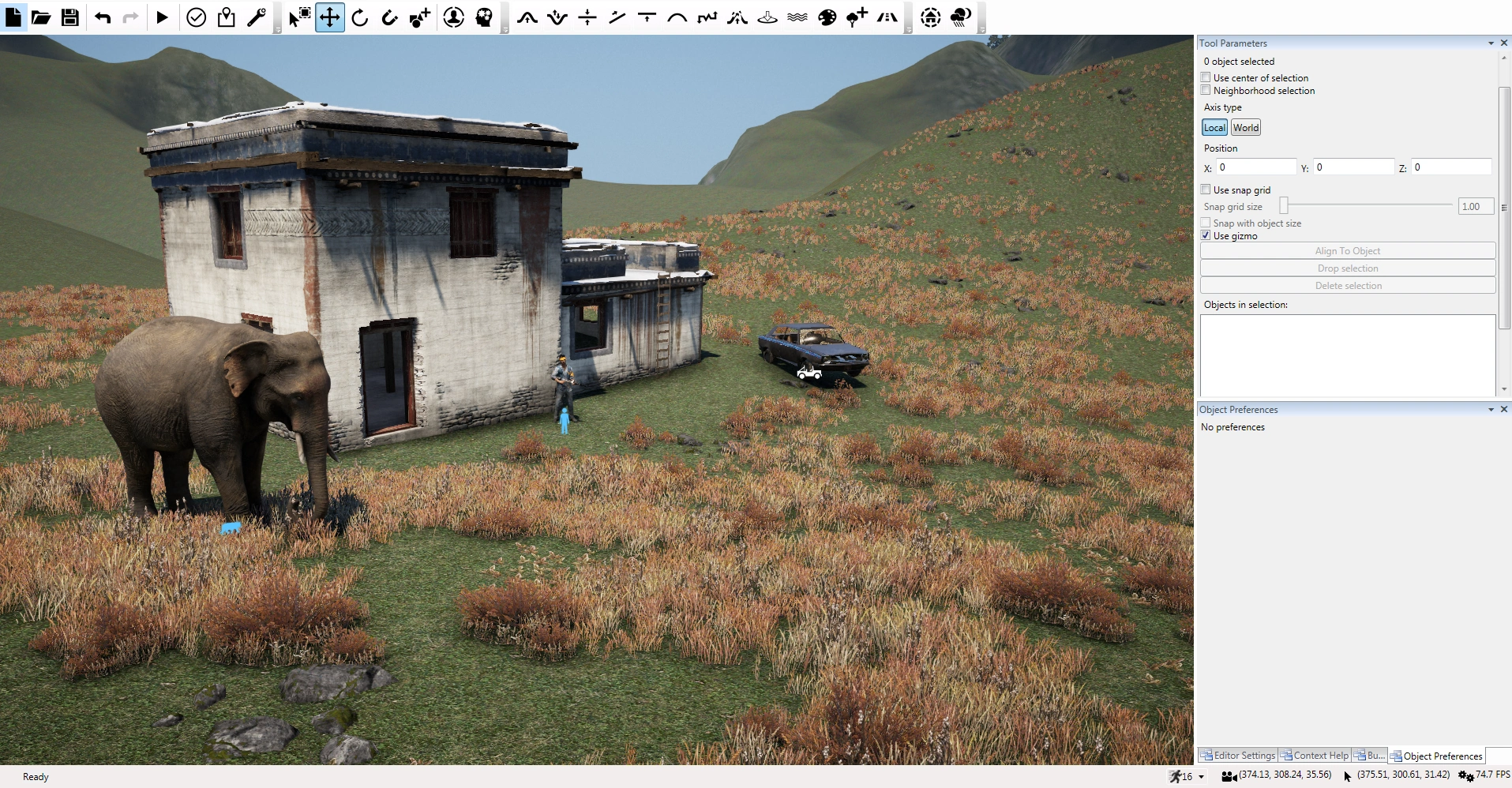Viewport: 1512px width, 788px height.
Task: Select the terrain raise tool
Action: (527, 17)
